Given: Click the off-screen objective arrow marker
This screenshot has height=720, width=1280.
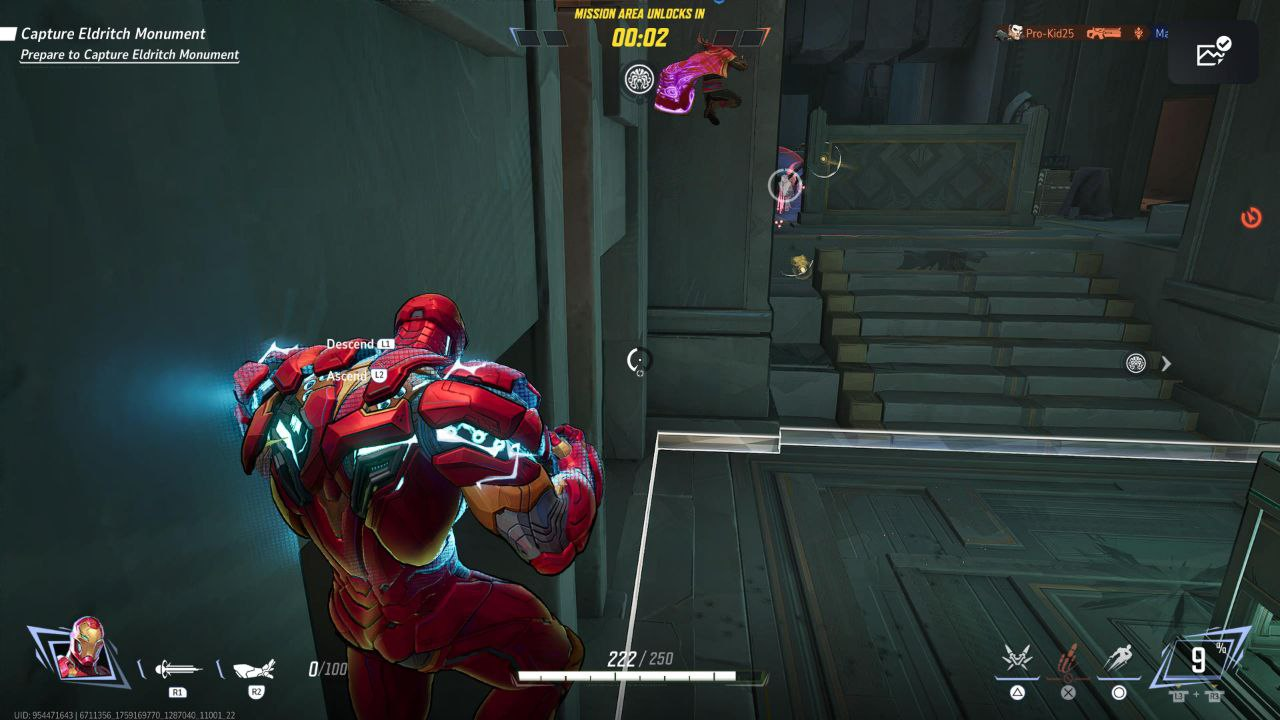Looking at the screenshot, I should click(x=1165, y=364).
